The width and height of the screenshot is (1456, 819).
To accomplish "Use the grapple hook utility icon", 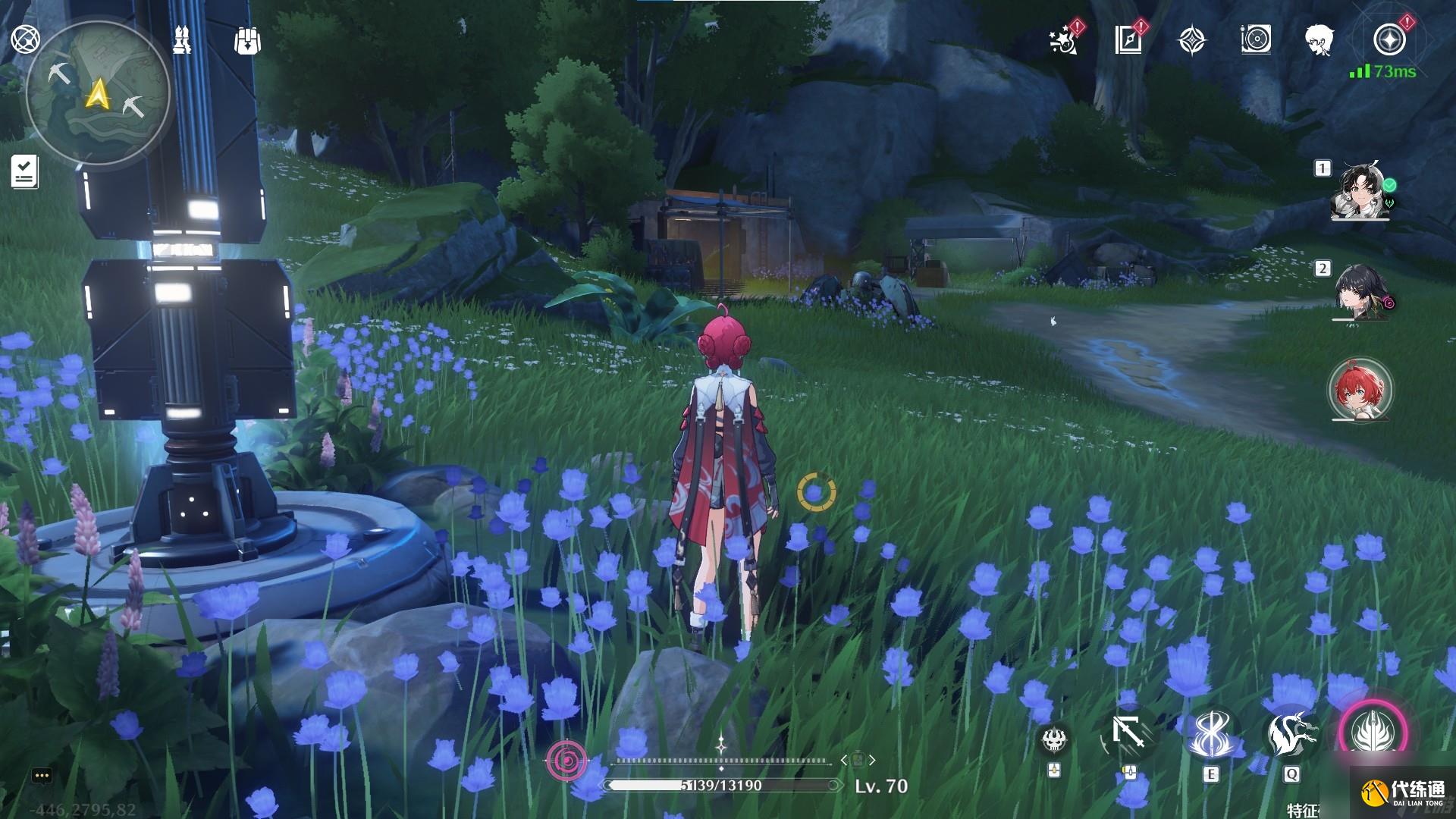I will (x=1128, y=734).
